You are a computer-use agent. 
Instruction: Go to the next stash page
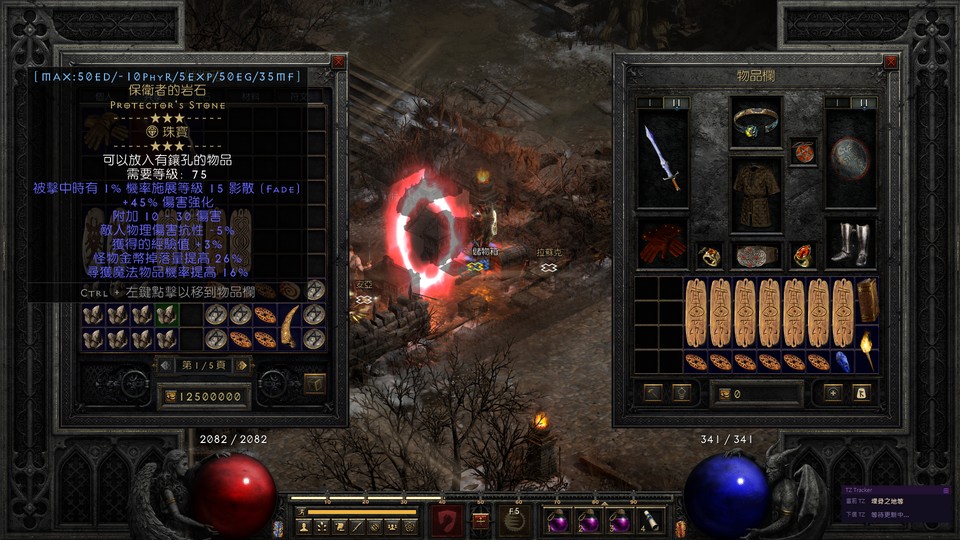point(243,365)
